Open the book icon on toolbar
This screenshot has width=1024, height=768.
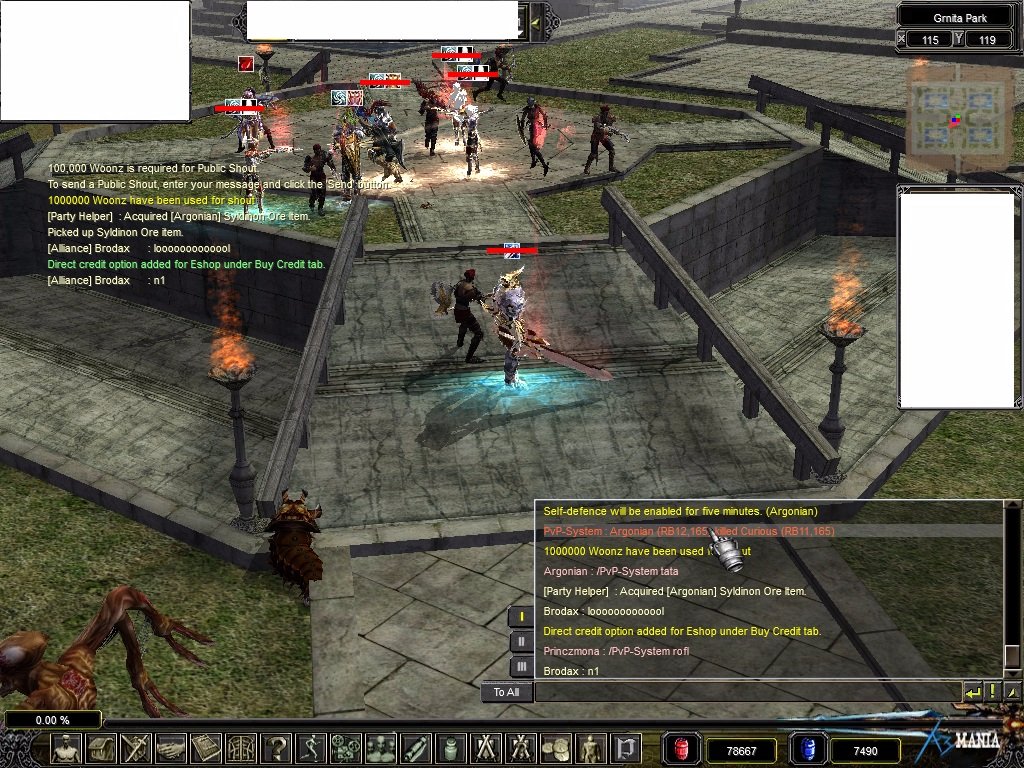[206, 749]
